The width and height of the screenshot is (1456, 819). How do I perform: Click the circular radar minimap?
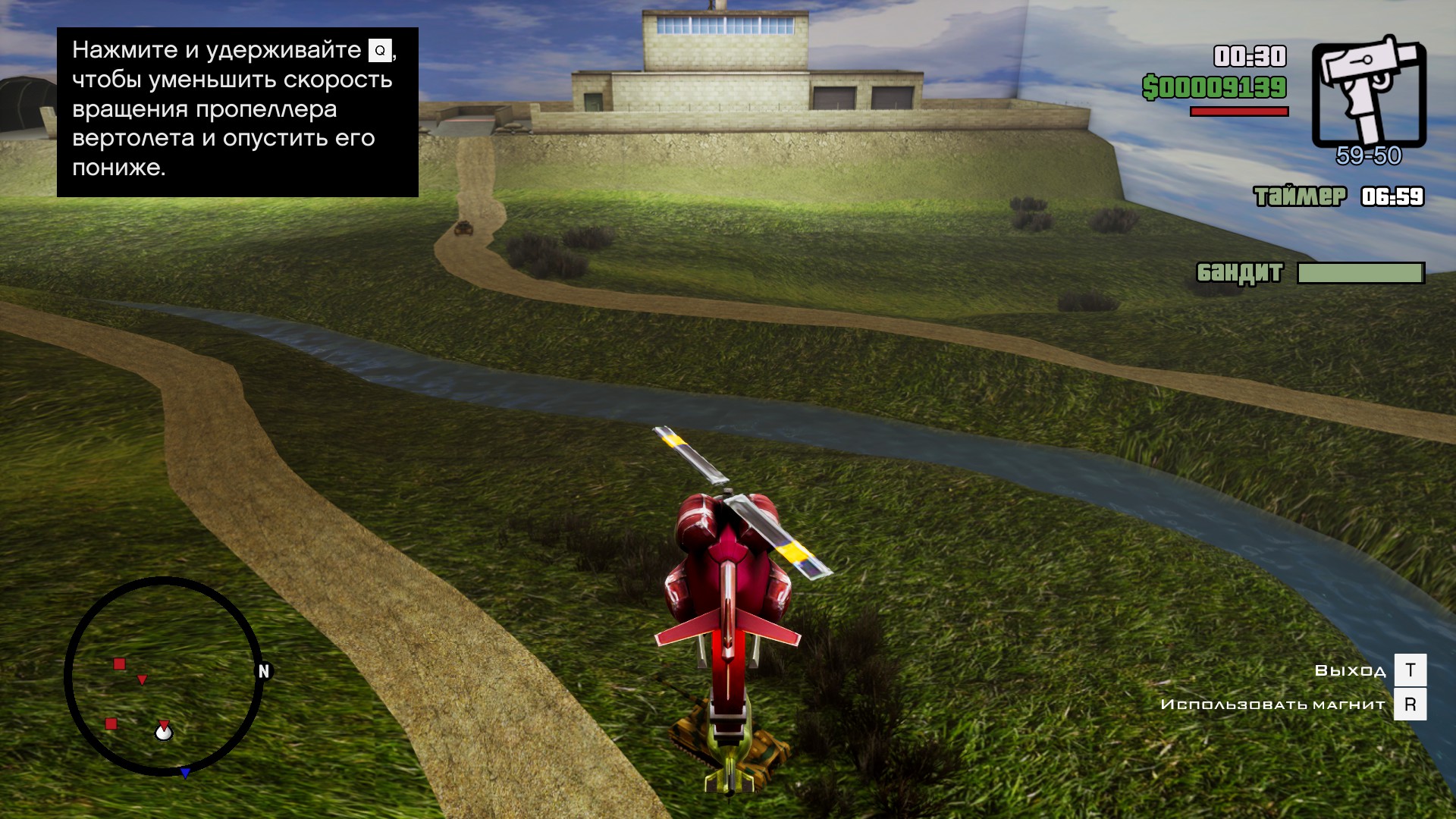[164, 676]
